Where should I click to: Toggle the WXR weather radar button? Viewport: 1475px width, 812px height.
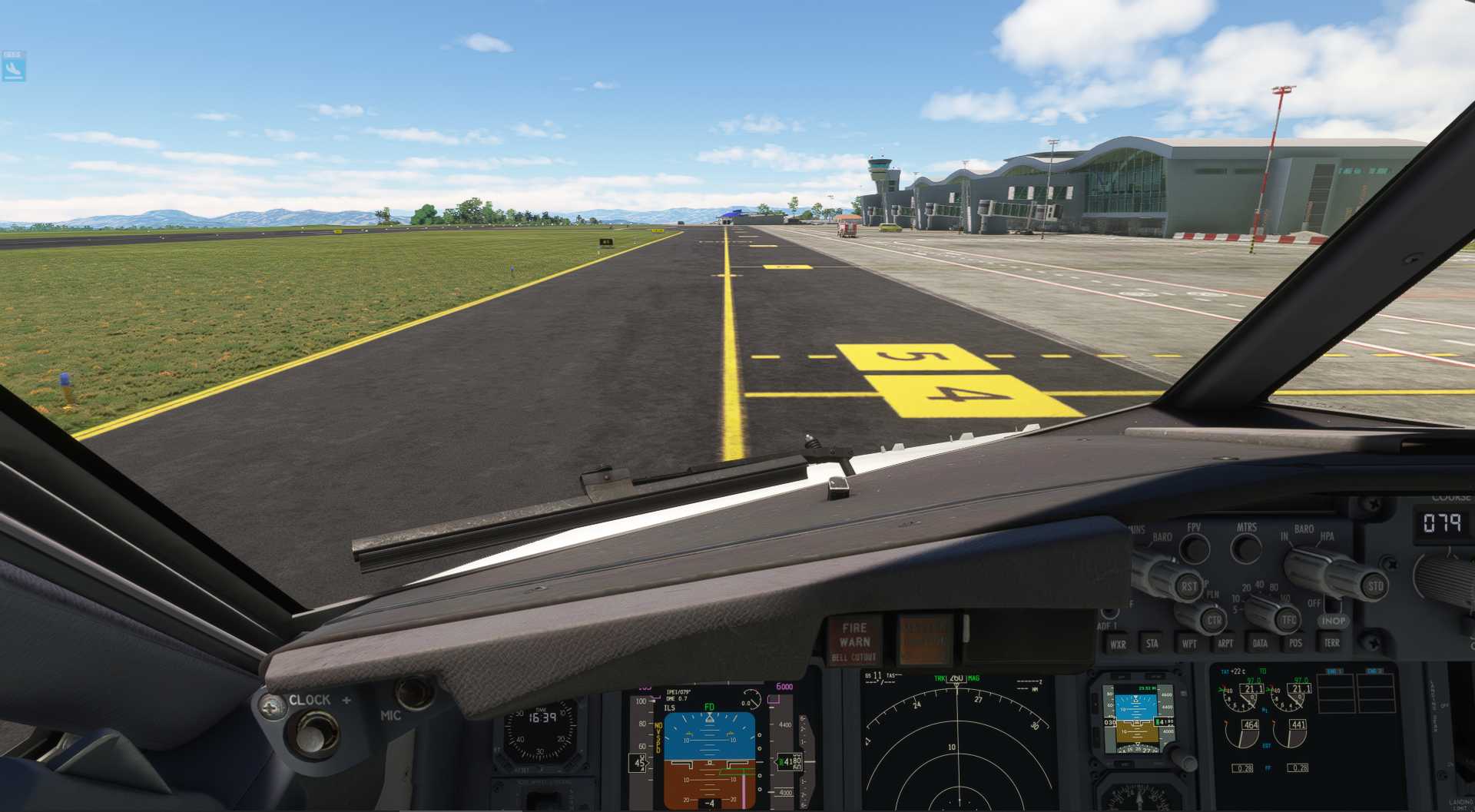(x=1118, y=645)
